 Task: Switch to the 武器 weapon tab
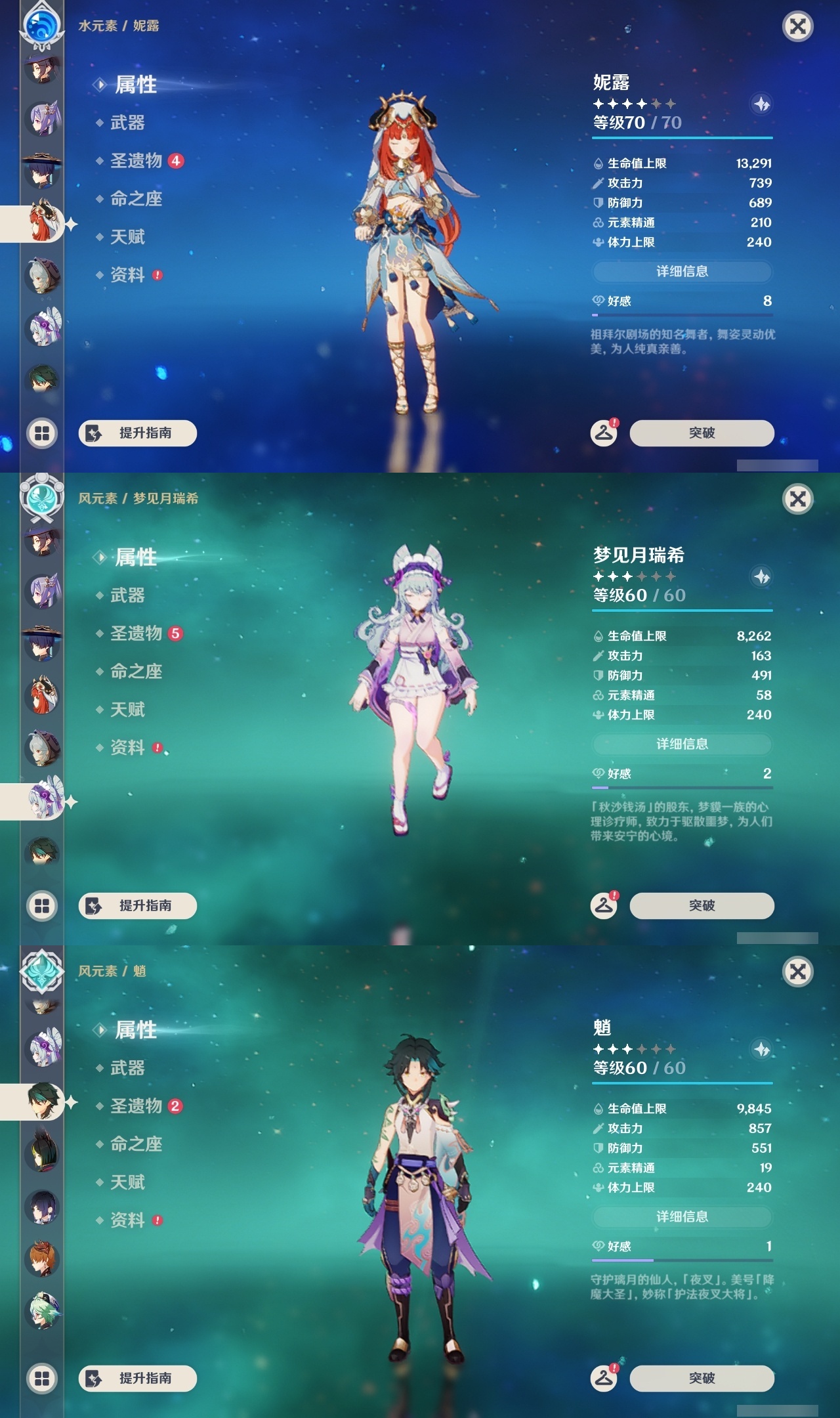126,122
